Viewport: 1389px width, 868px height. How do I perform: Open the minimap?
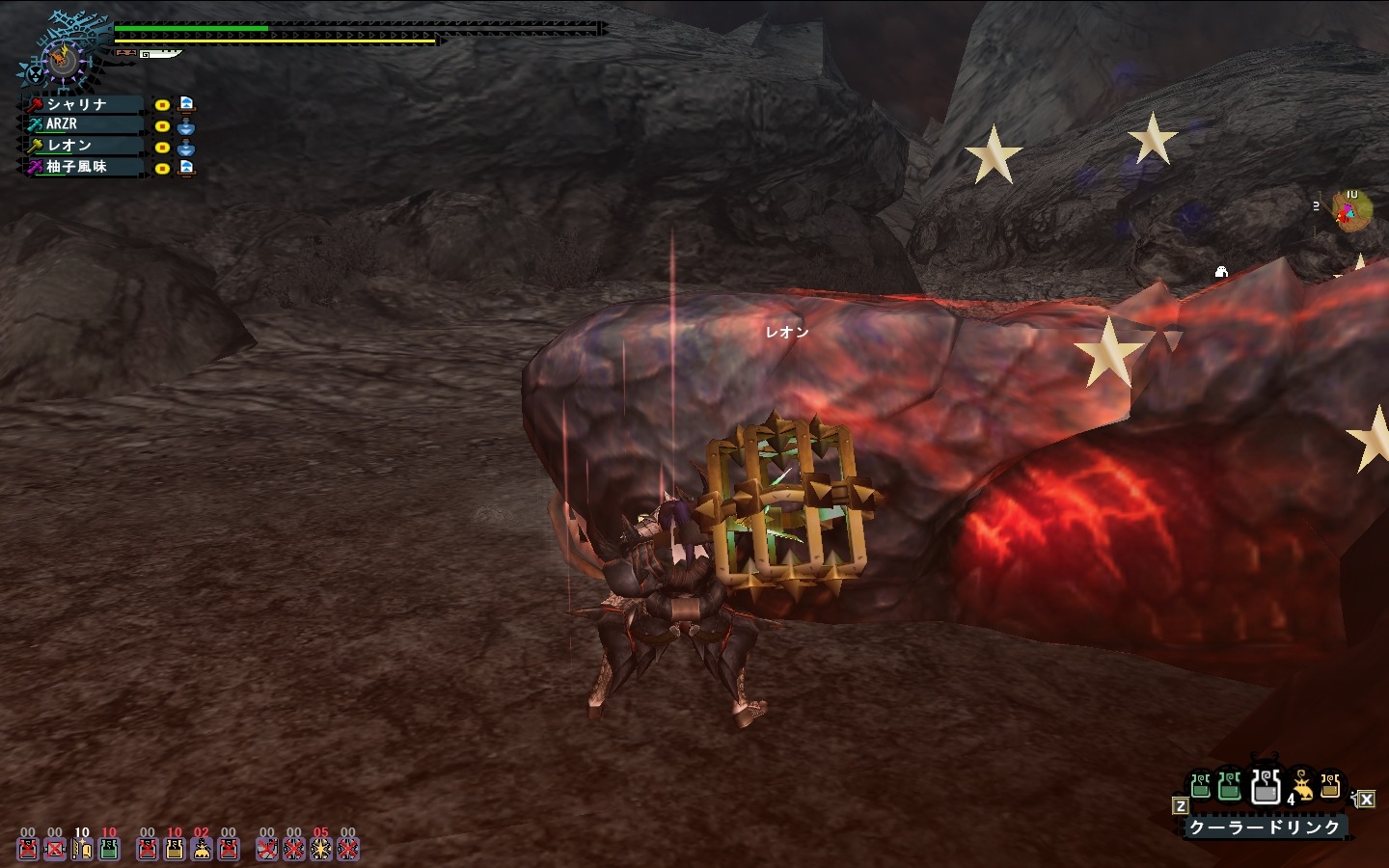click(x=1350, y=209)
